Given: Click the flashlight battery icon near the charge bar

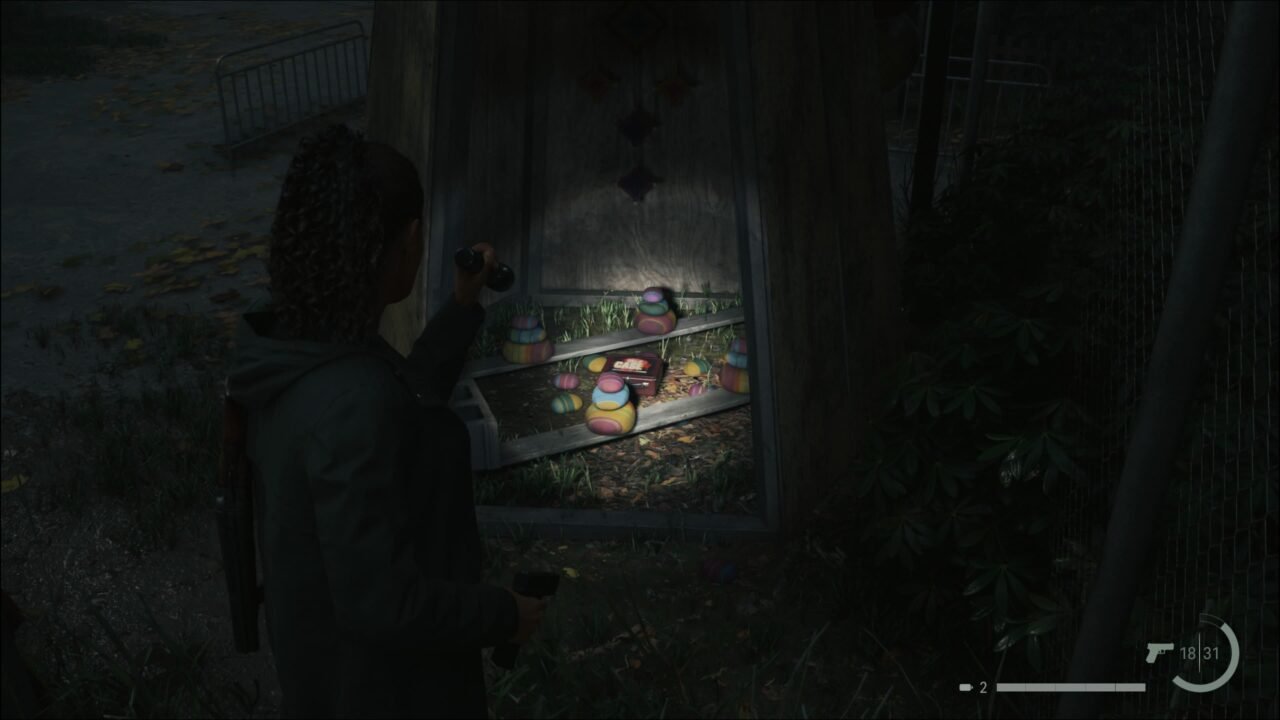Looking at the screenshot, I should (965, 685).
